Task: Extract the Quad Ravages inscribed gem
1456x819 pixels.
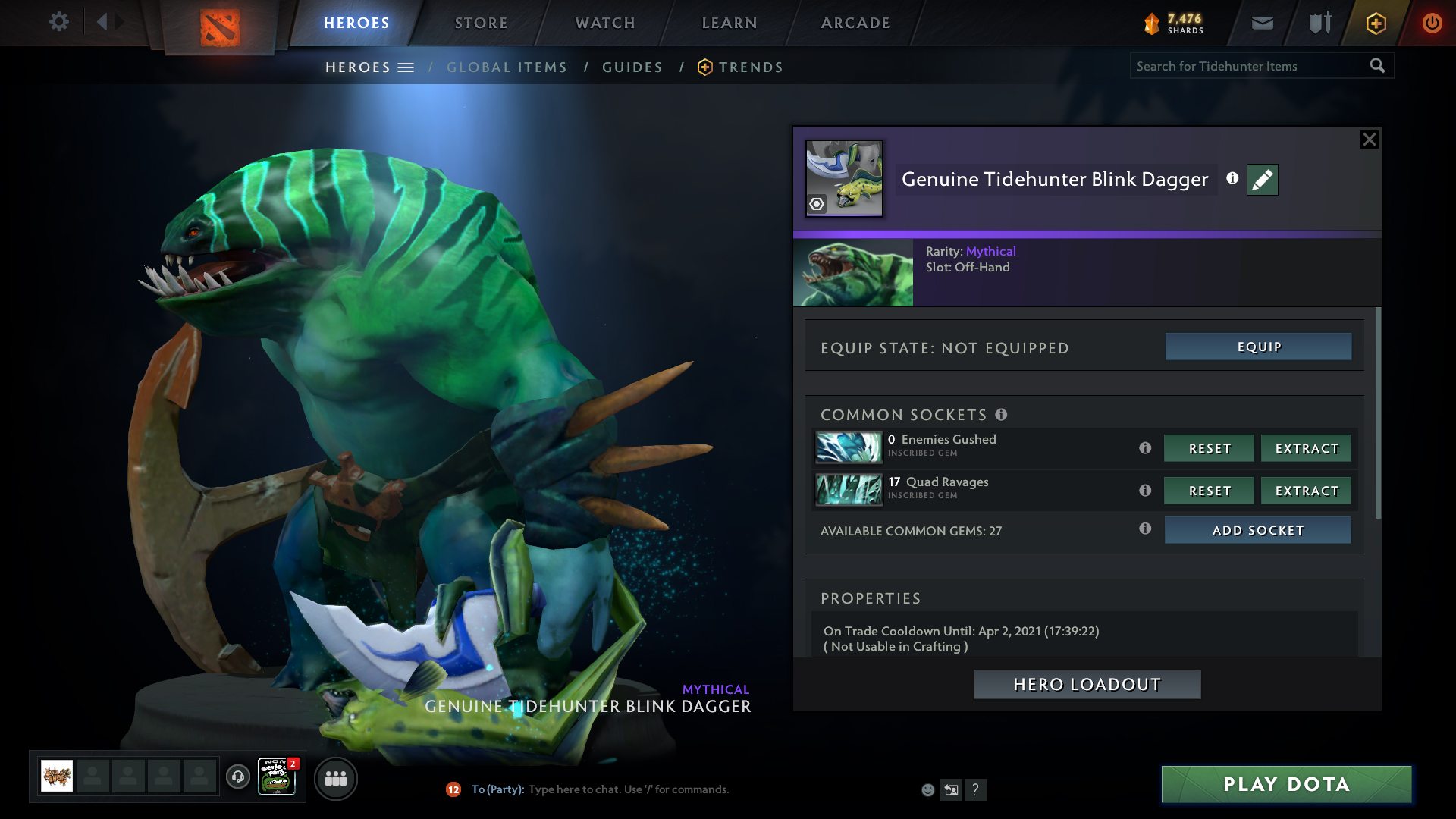Action: tap(1306, 491)
